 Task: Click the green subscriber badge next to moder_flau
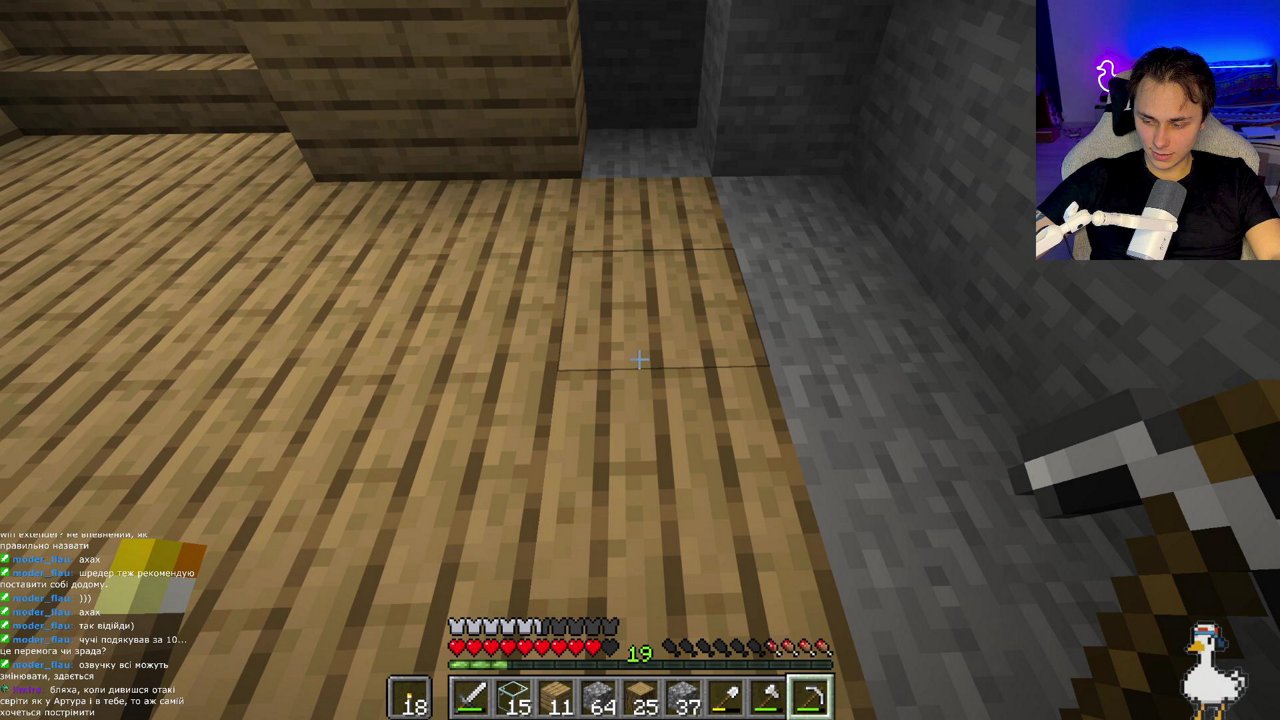pyautogui.click(x=5, y=558)
